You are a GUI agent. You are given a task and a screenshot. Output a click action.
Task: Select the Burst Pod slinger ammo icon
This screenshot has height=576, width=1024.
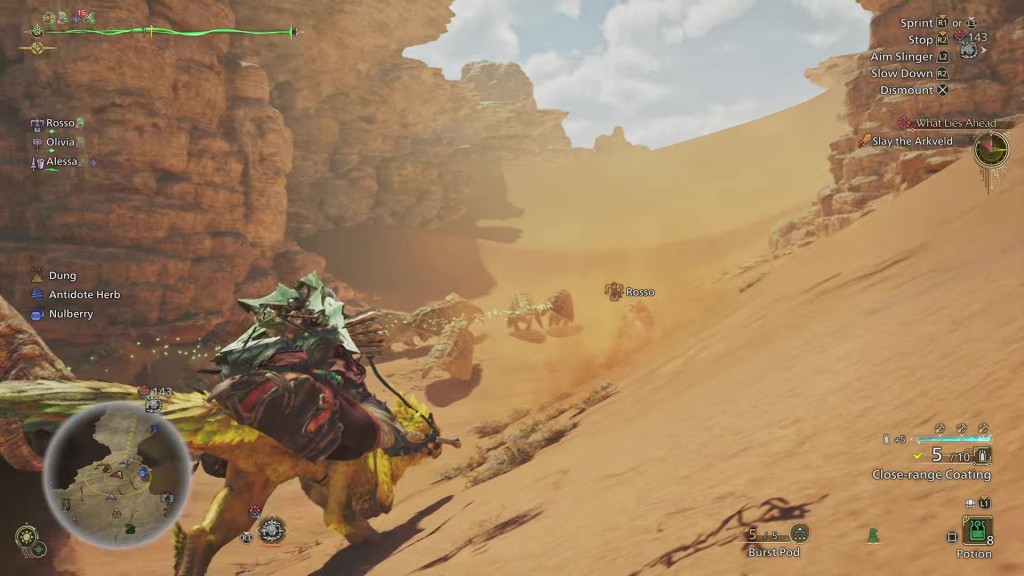coord(799,534)
